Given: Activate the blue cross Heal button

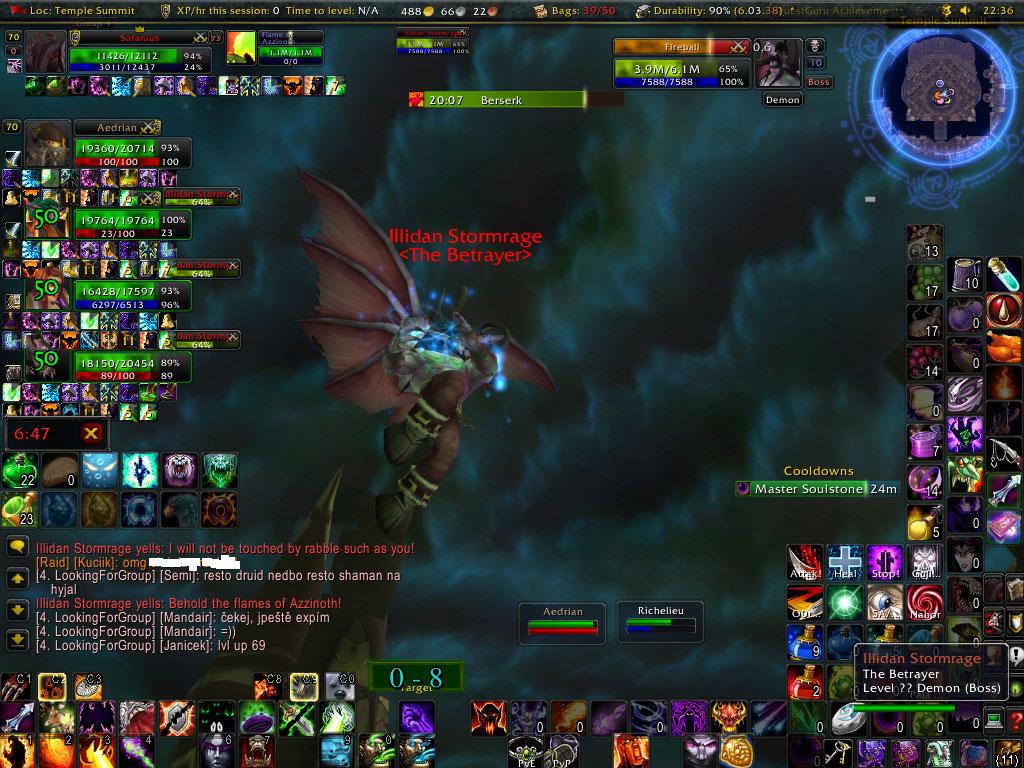Looking at the screenshot, I should coord(845,562).
